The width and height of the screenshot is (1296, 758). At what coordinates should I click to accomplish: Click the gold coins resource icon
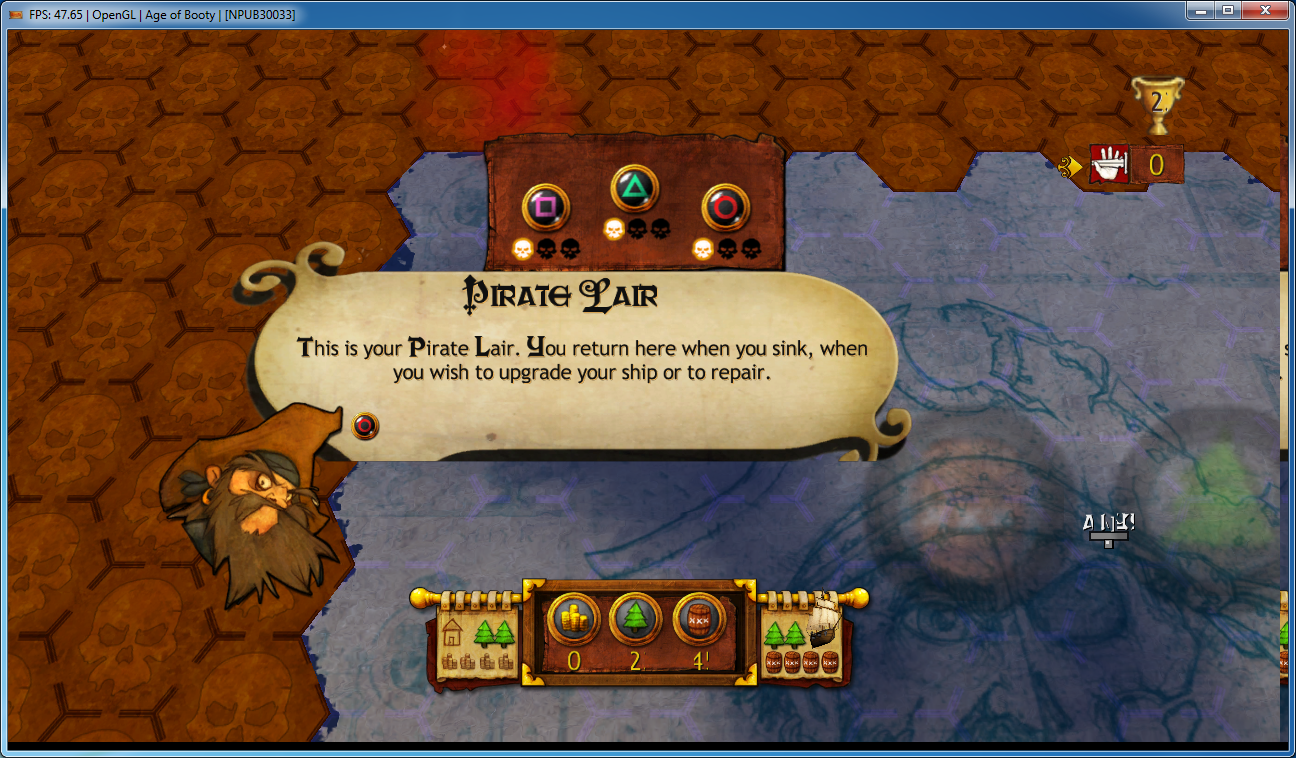(573, 619)
